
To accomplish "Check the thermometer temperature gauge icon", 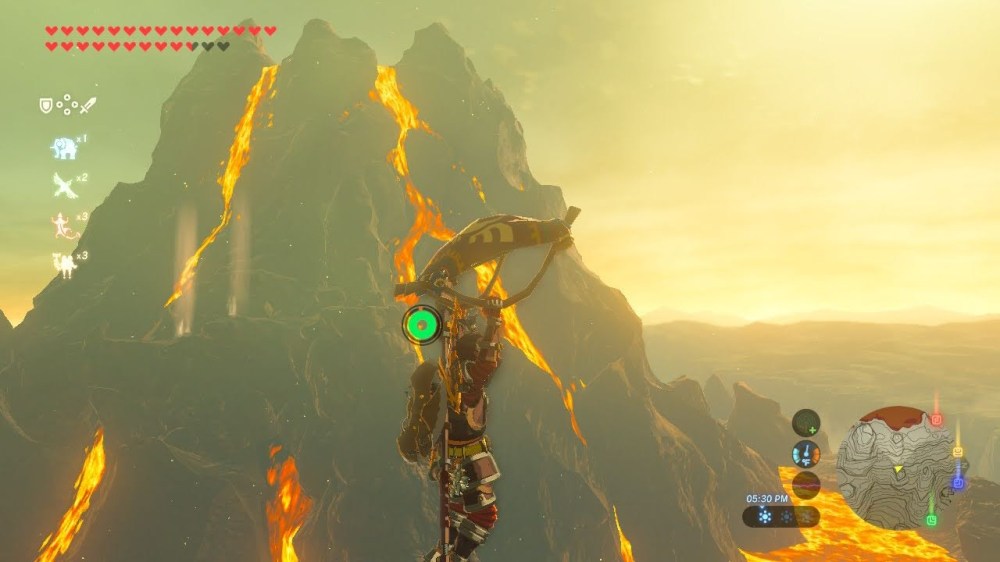I will click(806, 454).
